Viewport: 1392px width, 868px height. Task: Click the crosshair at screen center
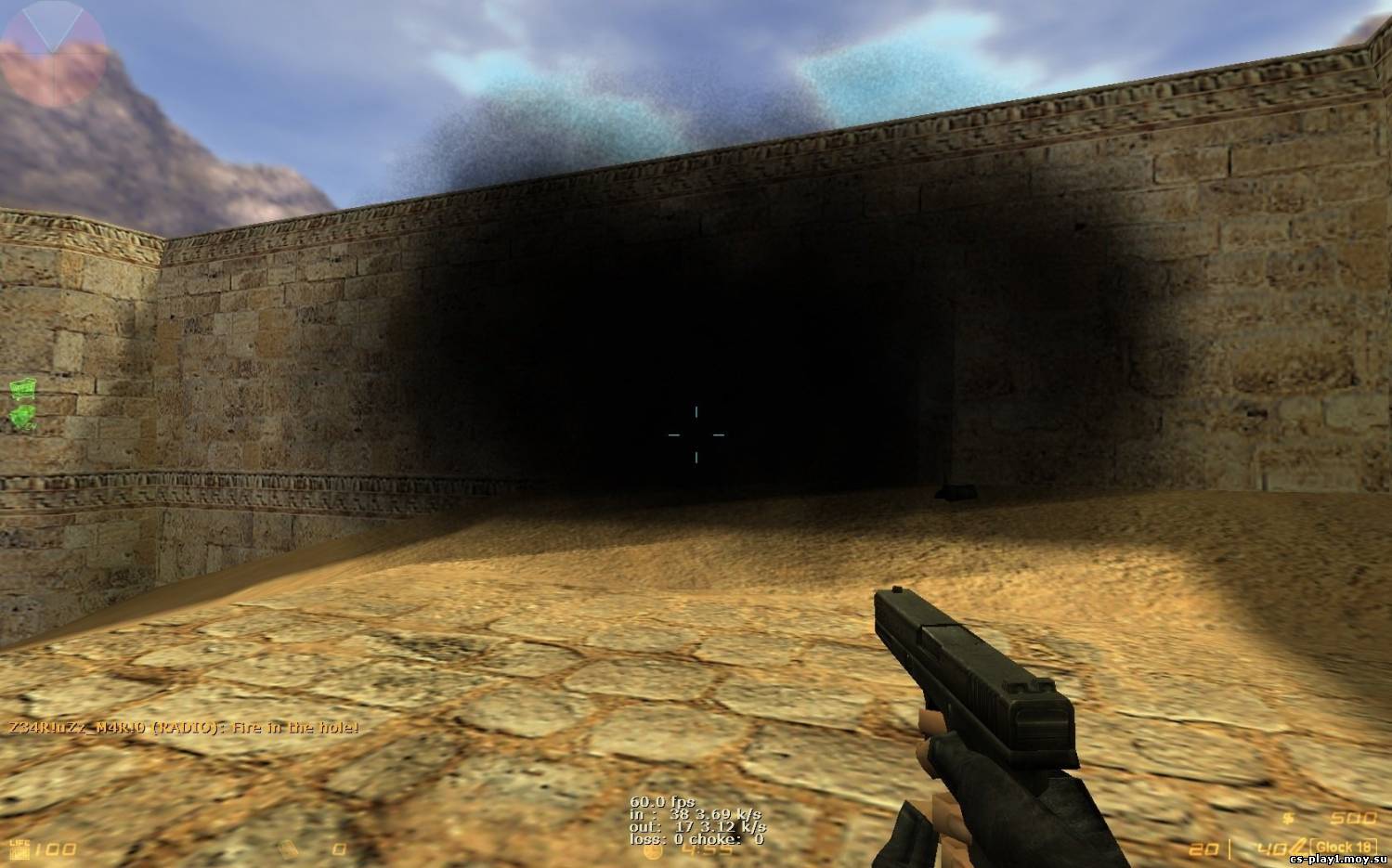(696, 434)
